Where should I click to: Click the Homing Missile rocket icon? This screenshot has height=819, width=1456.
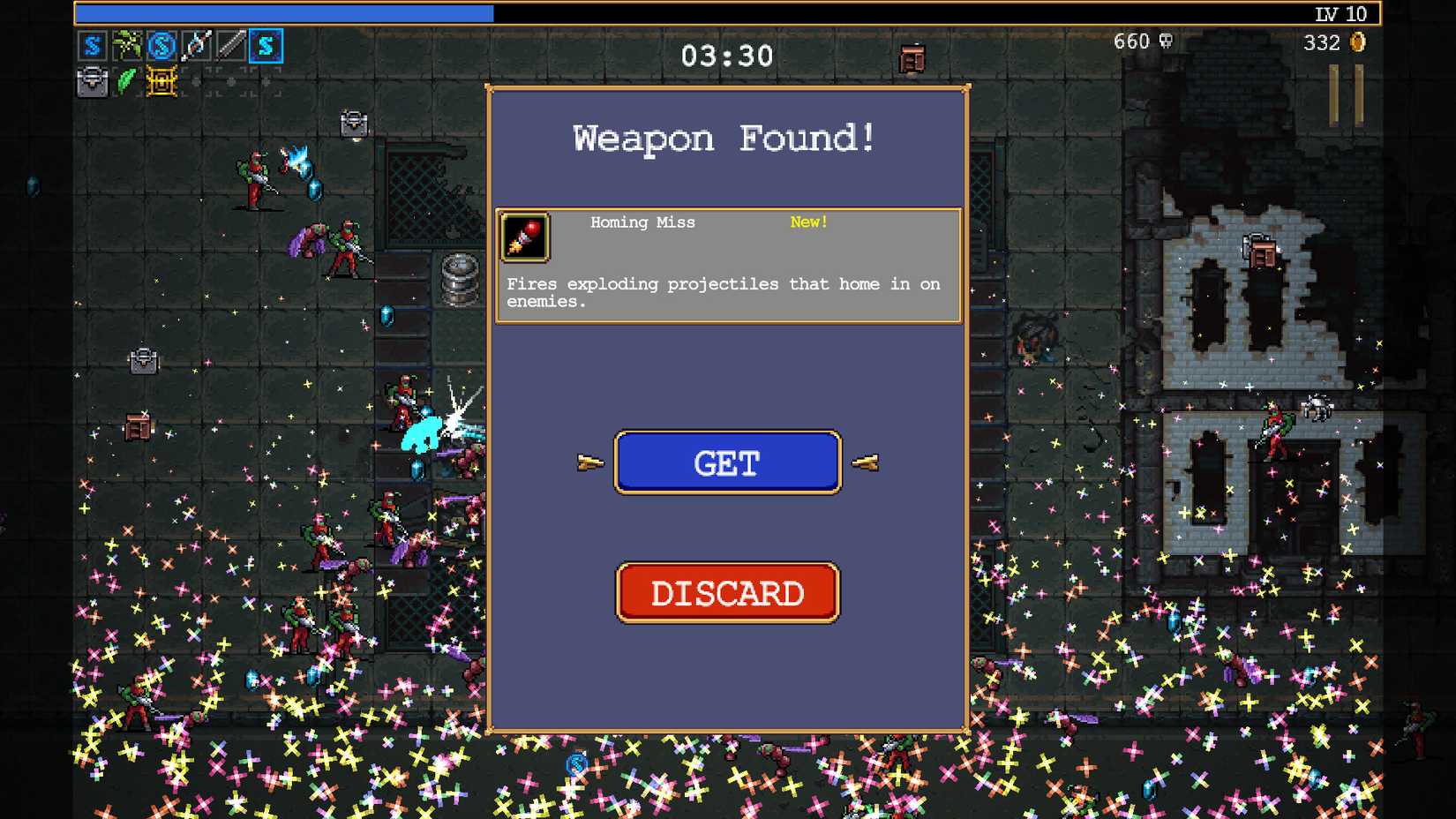pos(525,237)
